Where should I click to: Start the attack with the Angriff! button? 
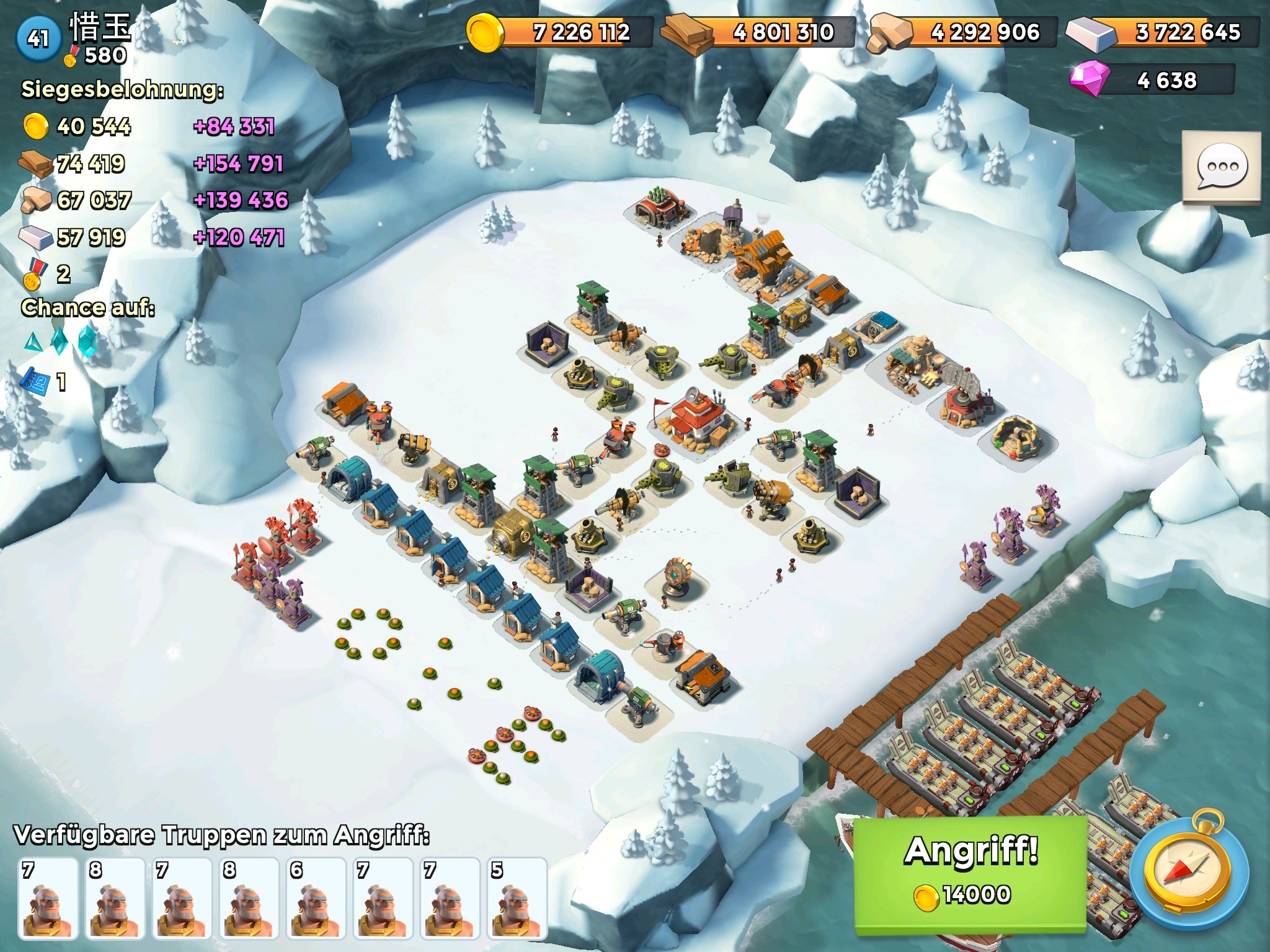coord(970,873)
